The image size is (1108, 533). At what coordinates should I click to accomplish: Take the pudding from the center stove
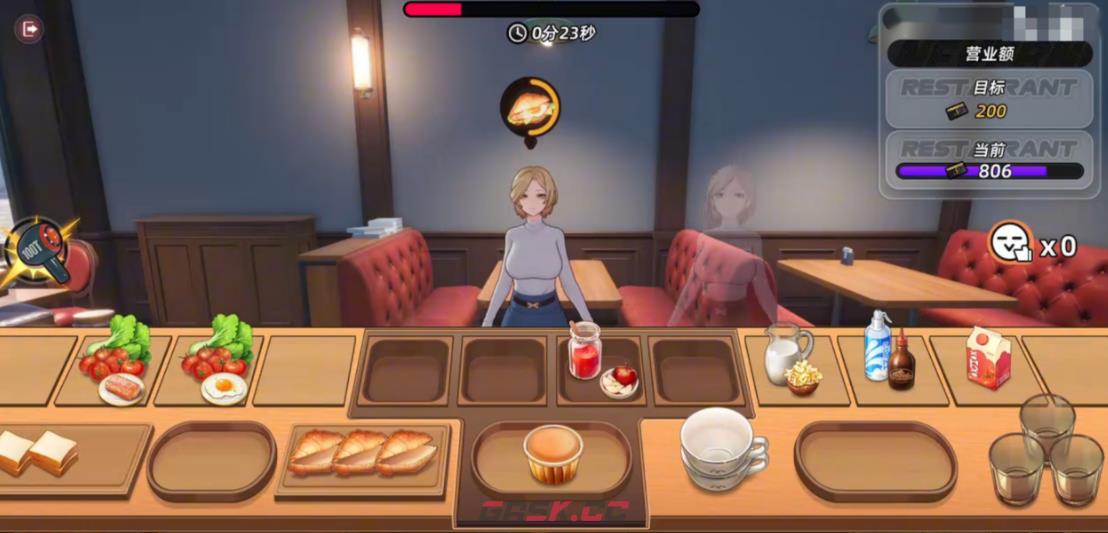(x=553, y=453)
